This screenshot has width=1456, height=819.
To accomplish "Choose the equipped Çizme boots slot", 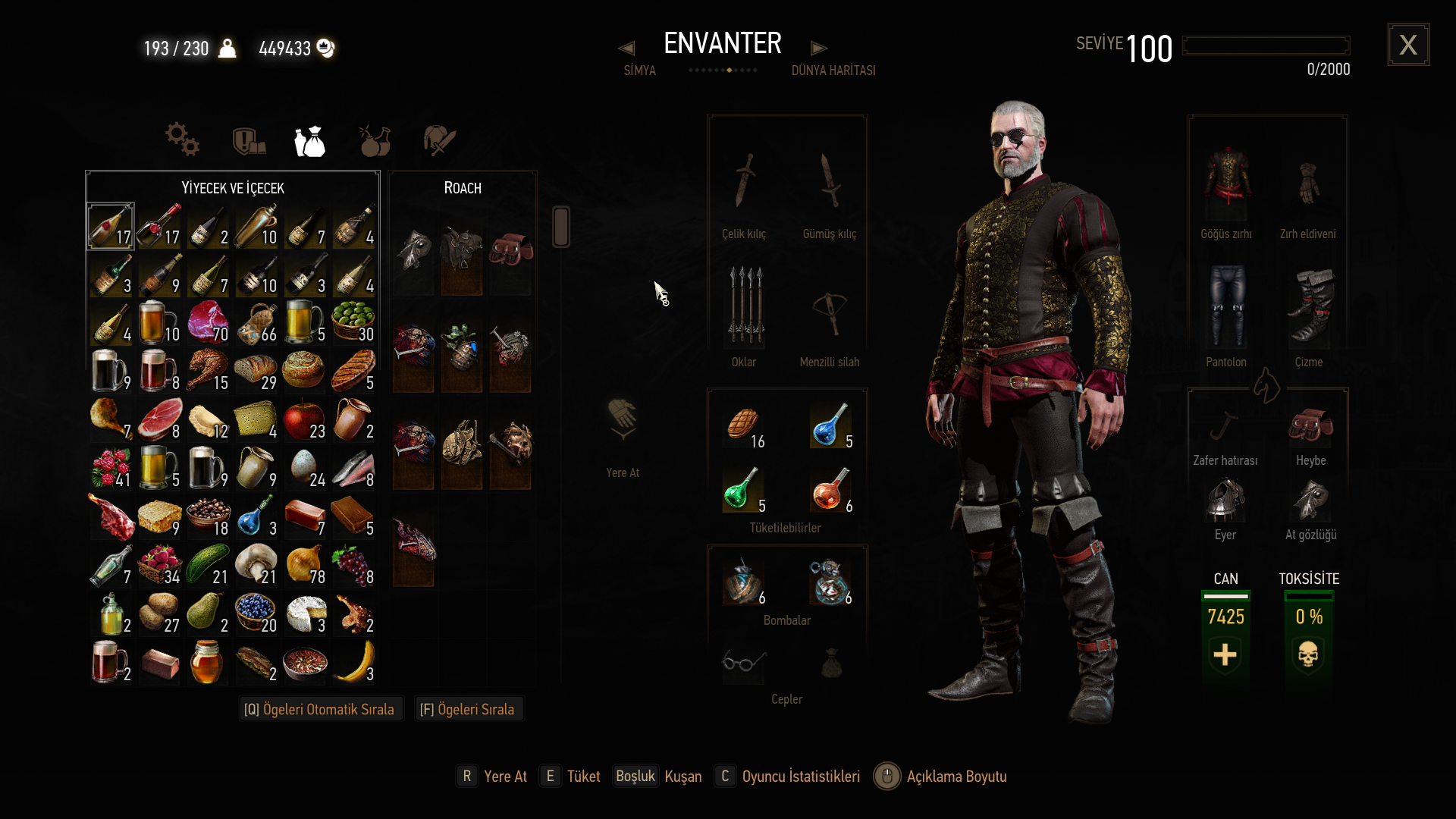I will [1309, 307].
